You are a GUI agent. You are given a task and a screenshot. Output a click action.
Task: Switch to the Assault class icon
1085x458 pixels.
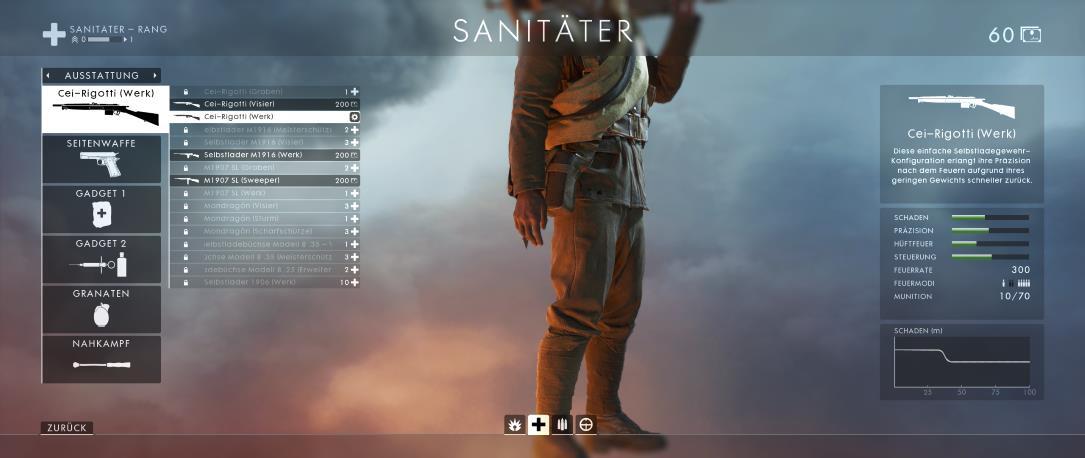pos(514,425)
